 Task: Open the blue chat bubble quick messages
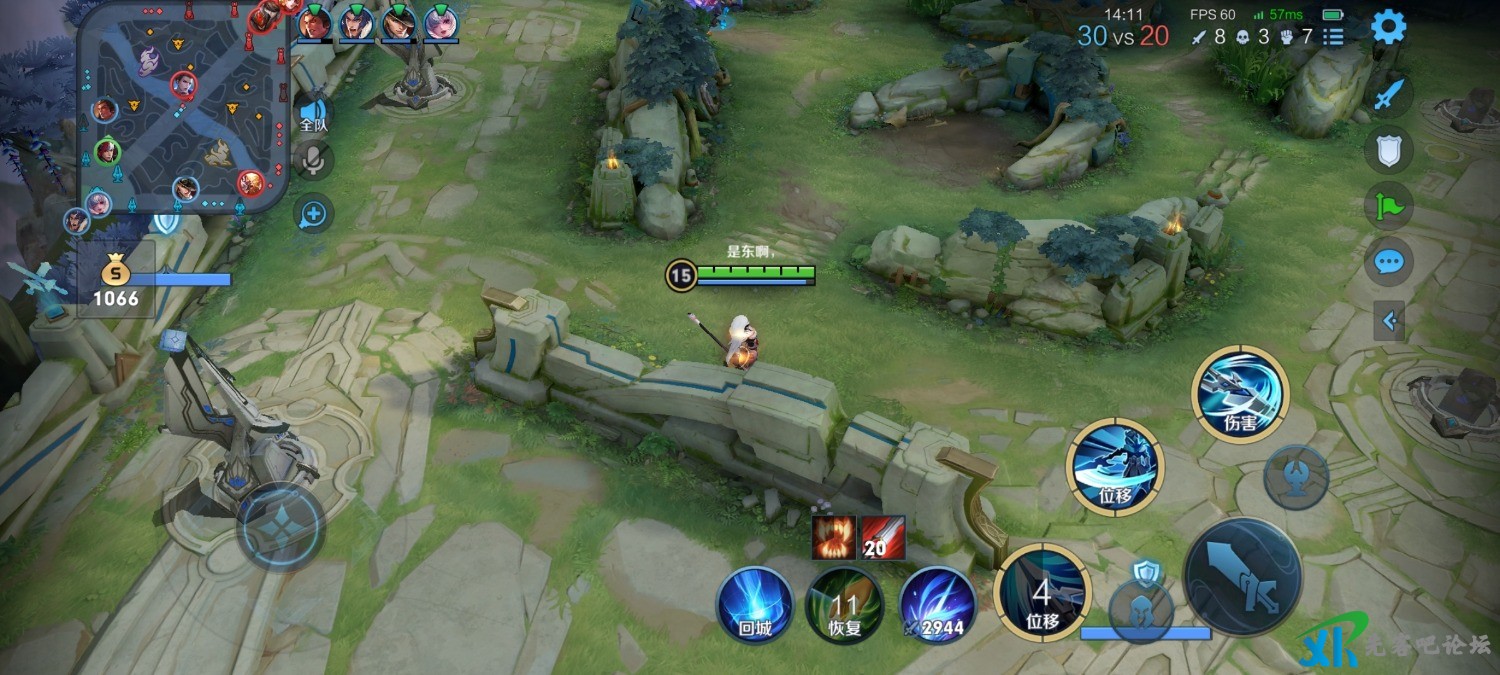point(1389,262)
